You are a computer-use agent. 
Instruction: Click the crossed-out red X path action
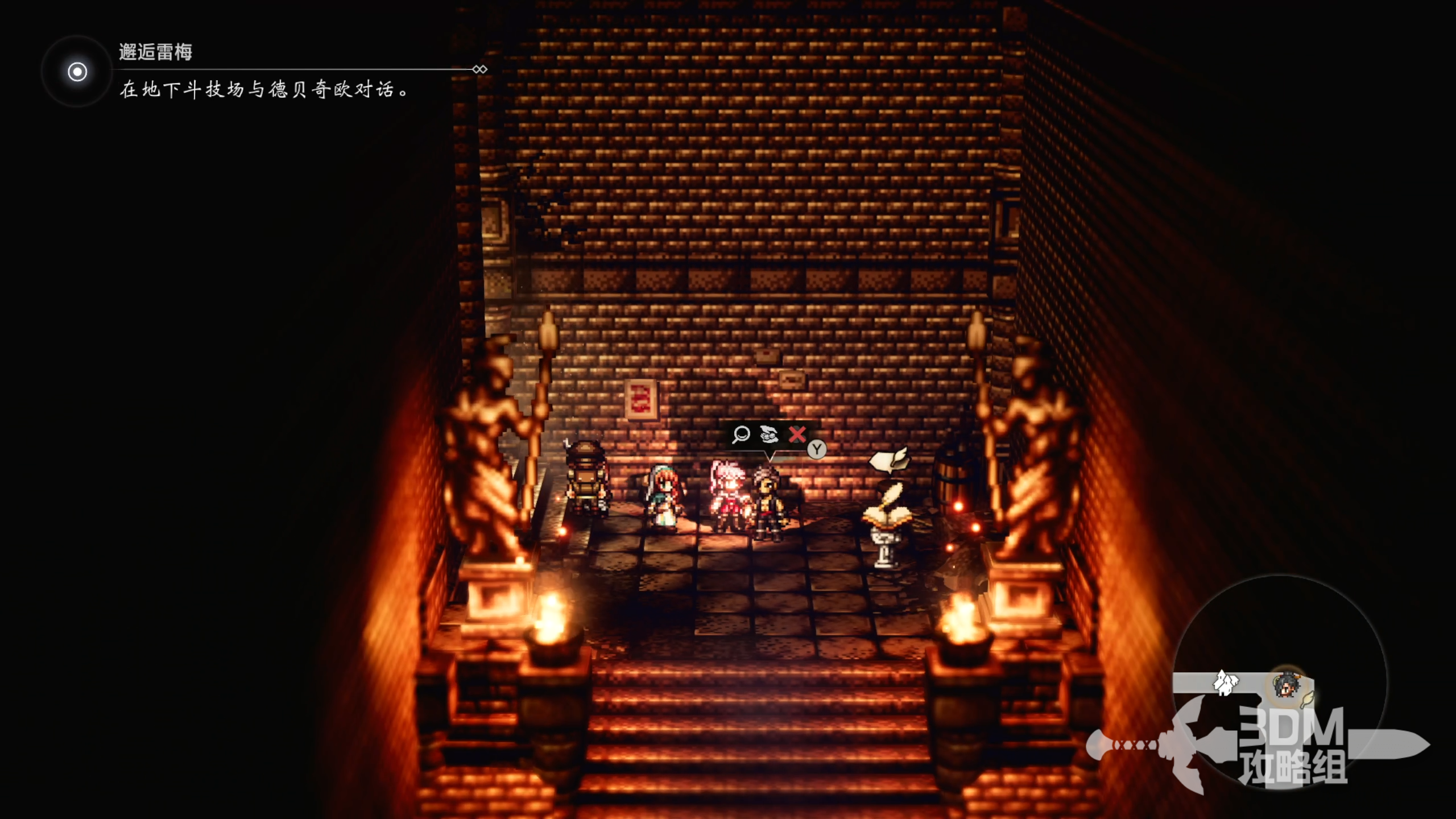797,435
